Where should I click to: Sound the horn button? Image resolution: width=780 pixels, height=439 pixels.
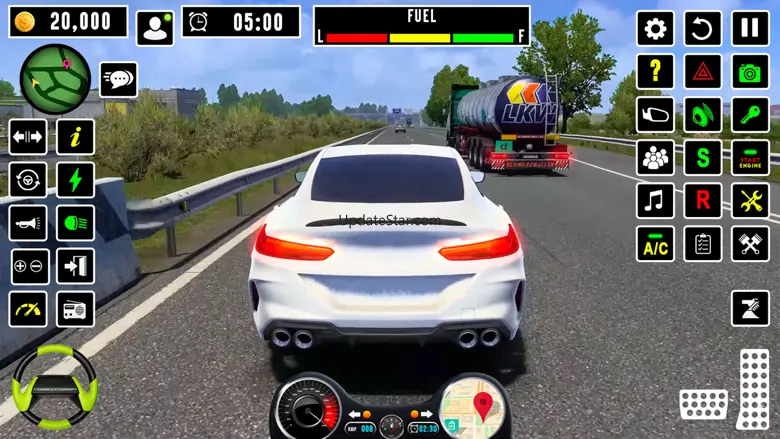(28, 223)
